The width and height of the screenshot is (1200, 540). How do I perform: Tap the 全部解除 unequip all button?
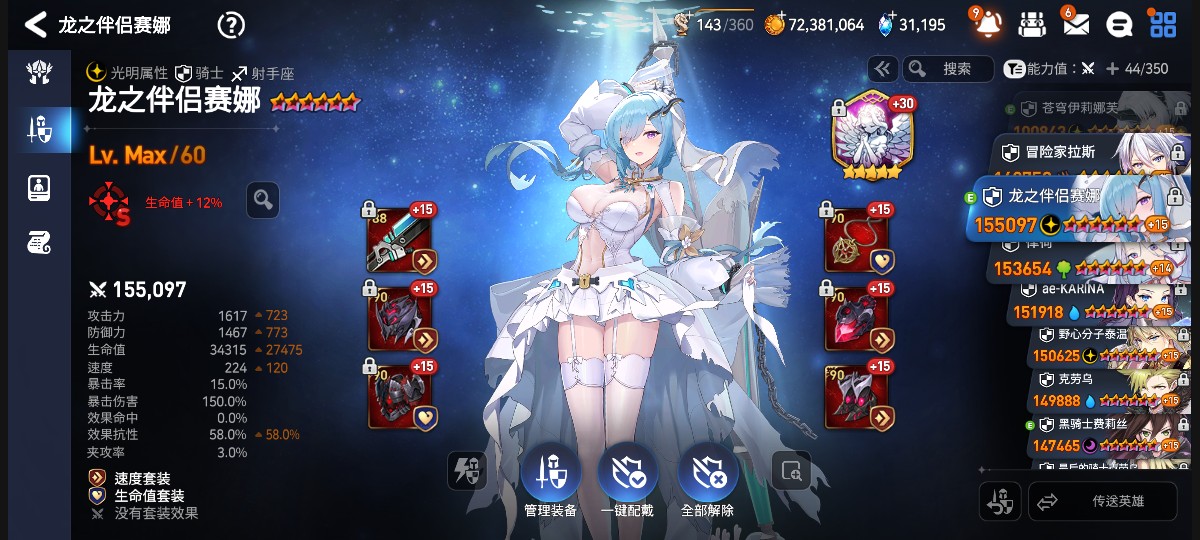[x=707, y=481]
